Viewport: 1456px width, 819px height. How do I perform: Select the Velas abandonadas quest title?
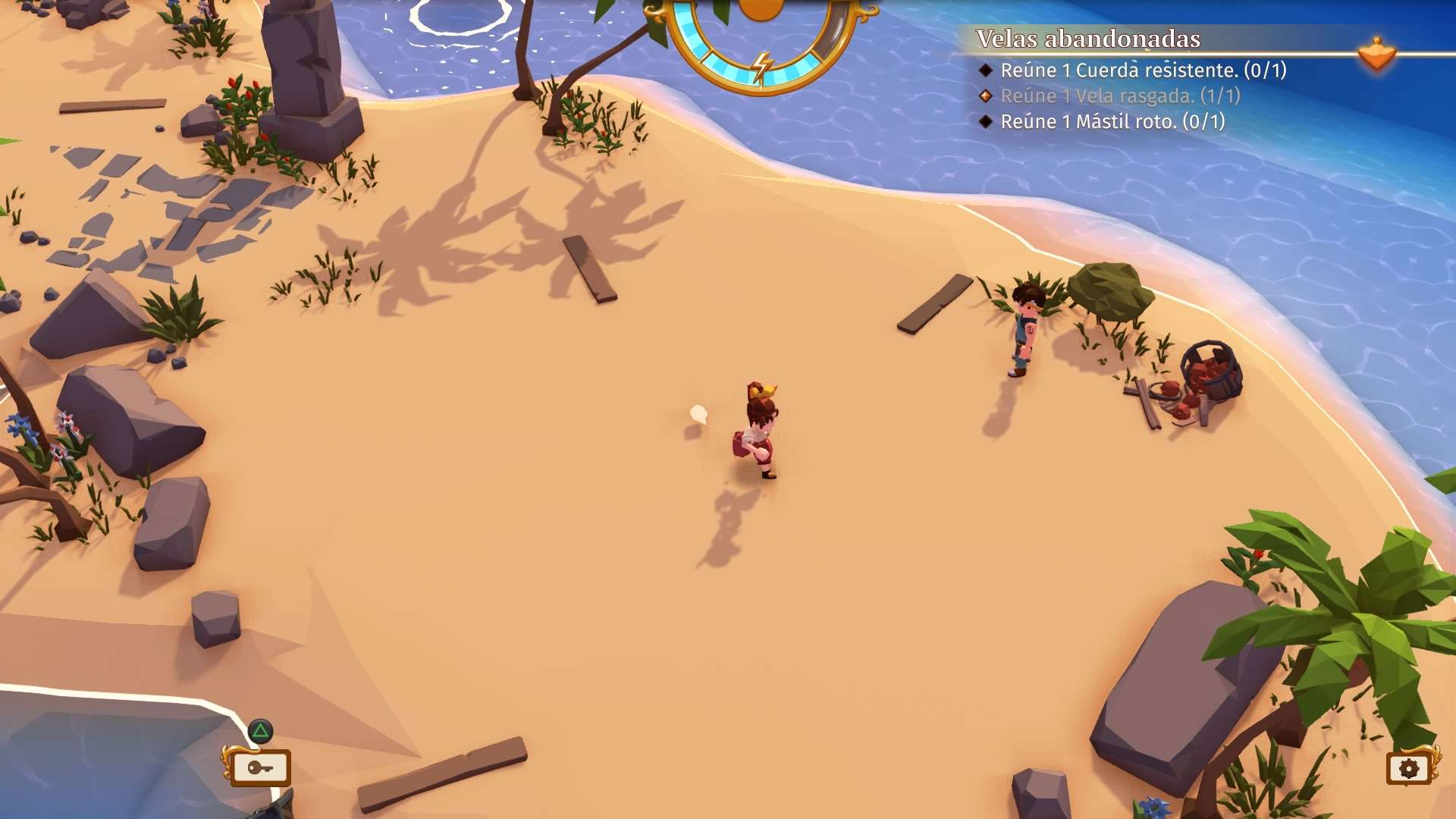[x=1087, y=39]
